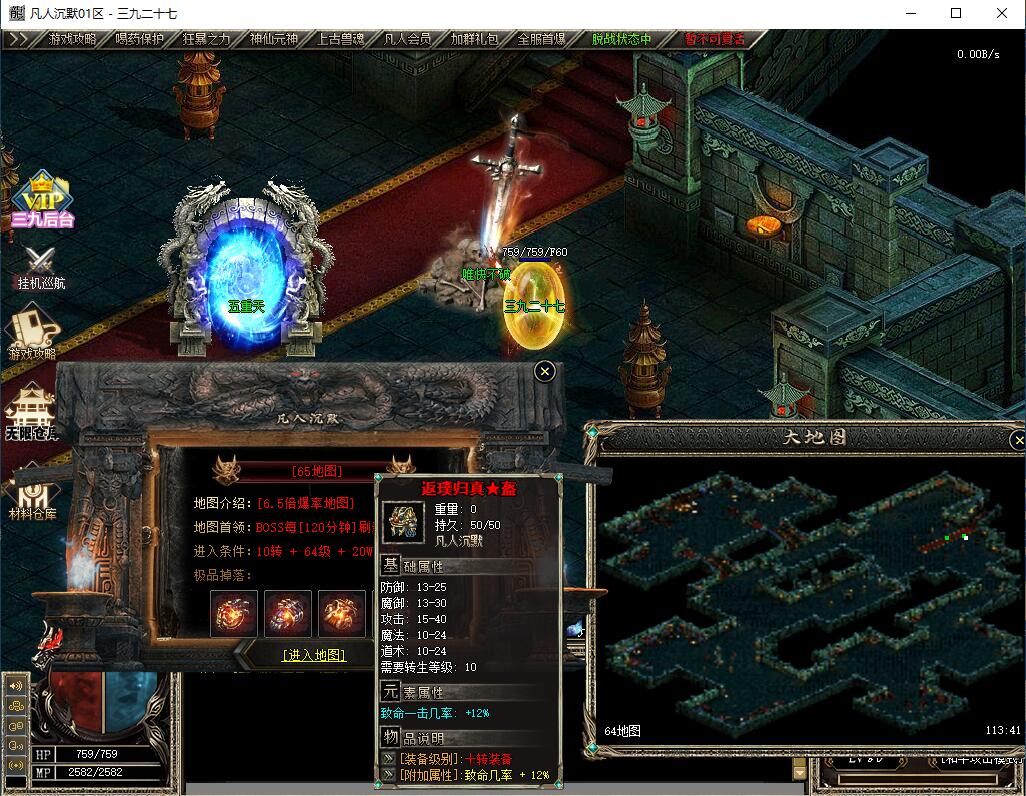The height and width of the screenshot is (796, 1026).
Task: Open the 游戏攻略 top menu tab
Action: point(72,39)
